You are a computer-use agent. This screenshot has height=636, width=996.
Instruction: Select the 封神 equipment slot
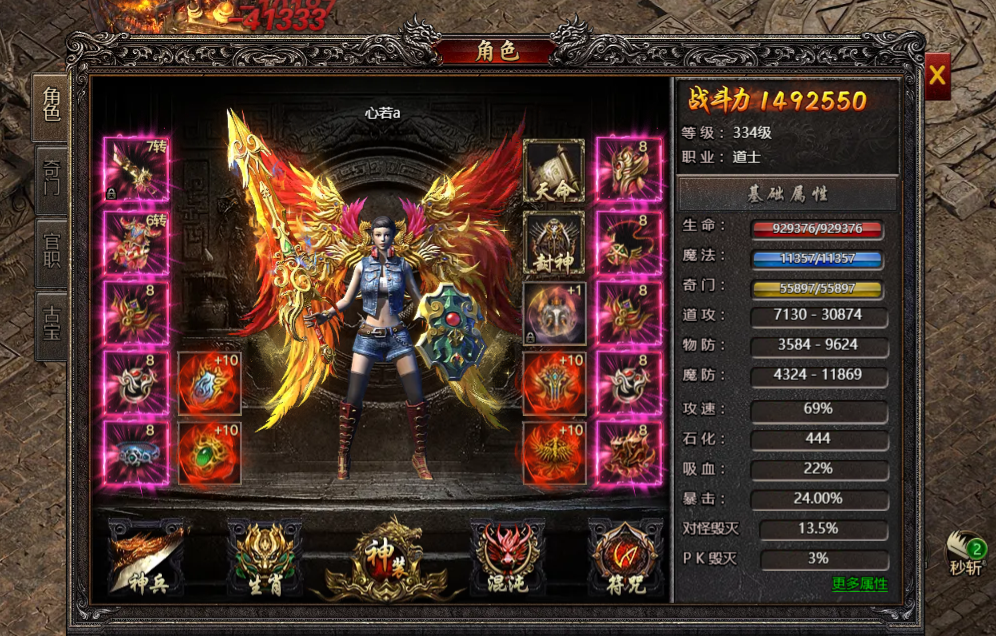pos(554,243)
